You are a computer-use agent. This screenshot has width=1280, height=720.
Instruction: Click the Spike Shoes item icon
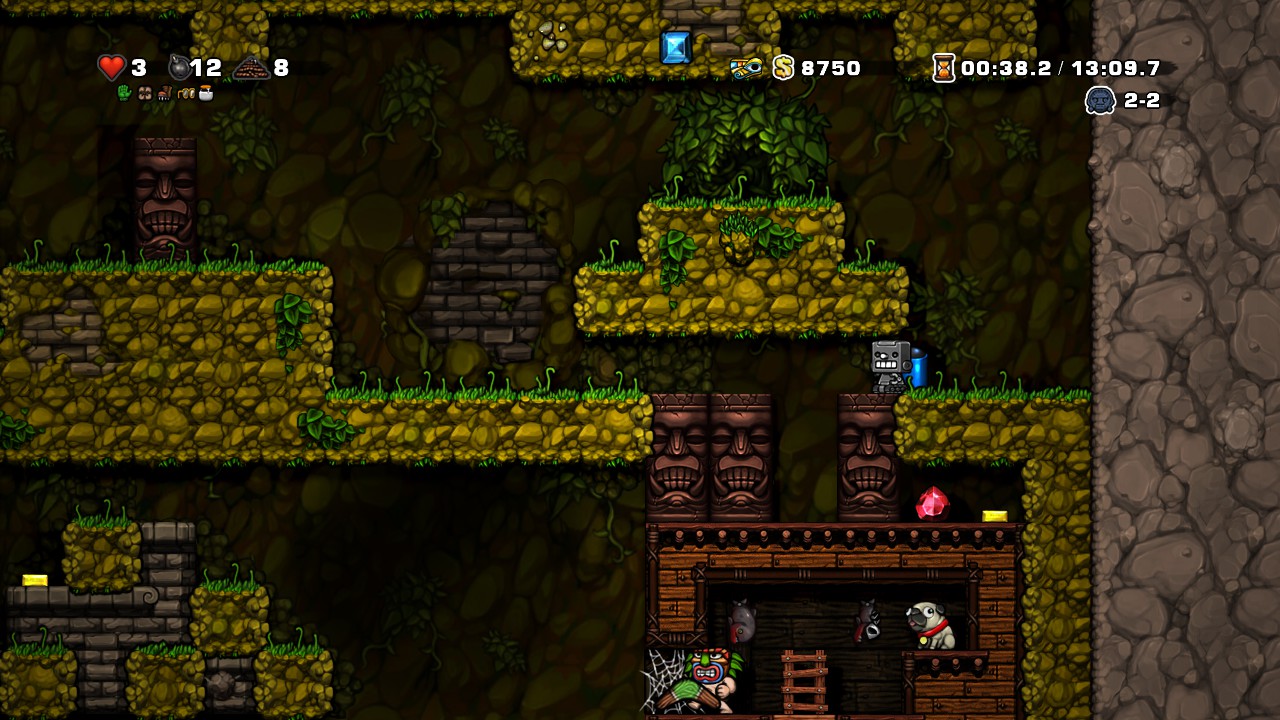(165, 93)
